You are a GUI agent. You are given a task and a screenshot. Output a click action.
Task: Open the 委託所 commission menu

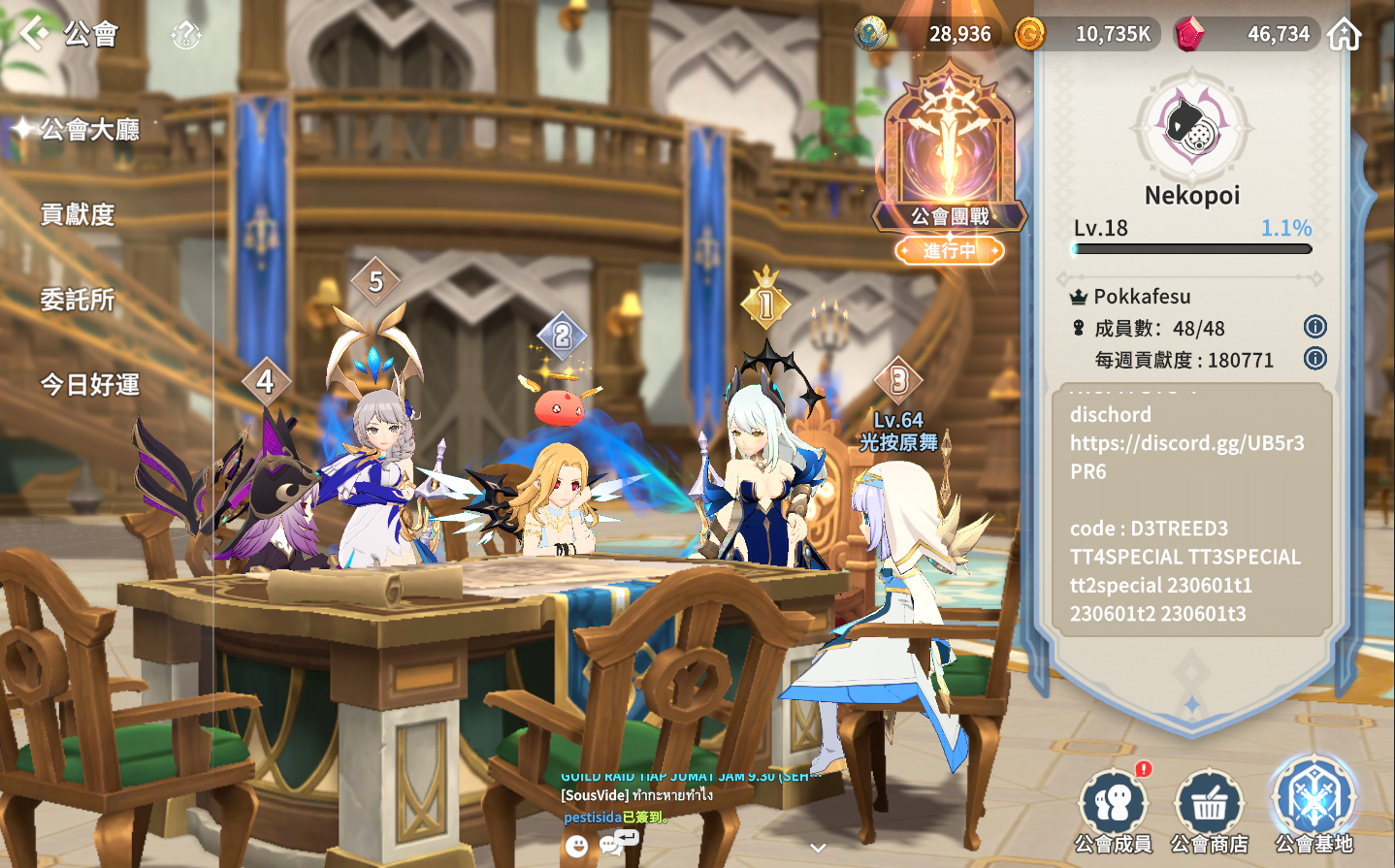pyautogui.click(x=78, y=300)
